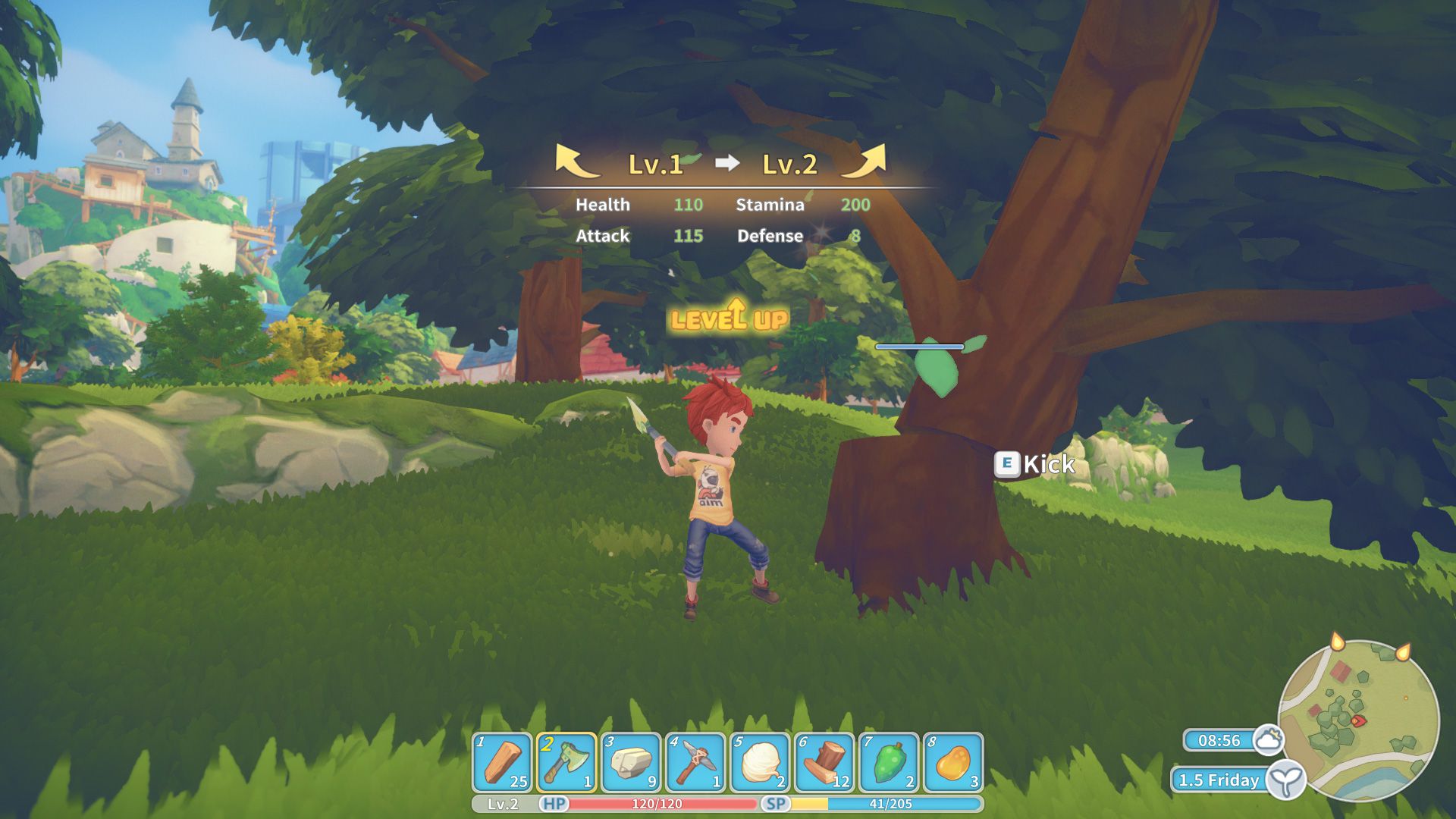Screen dimensions: 1456x819
Task: Select the stone chunk hotbar slot
Action: (x=631, y=762)
